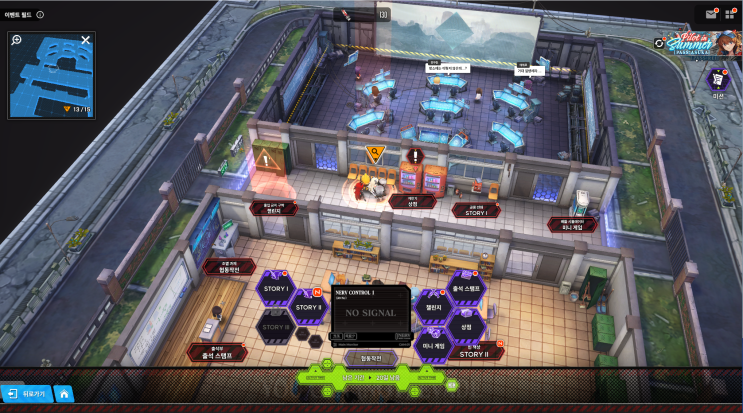Viewport: 743px width, 413px height.
Task: Choose the 출석 스탬프 hexagon button
Action: pos(466,288)
